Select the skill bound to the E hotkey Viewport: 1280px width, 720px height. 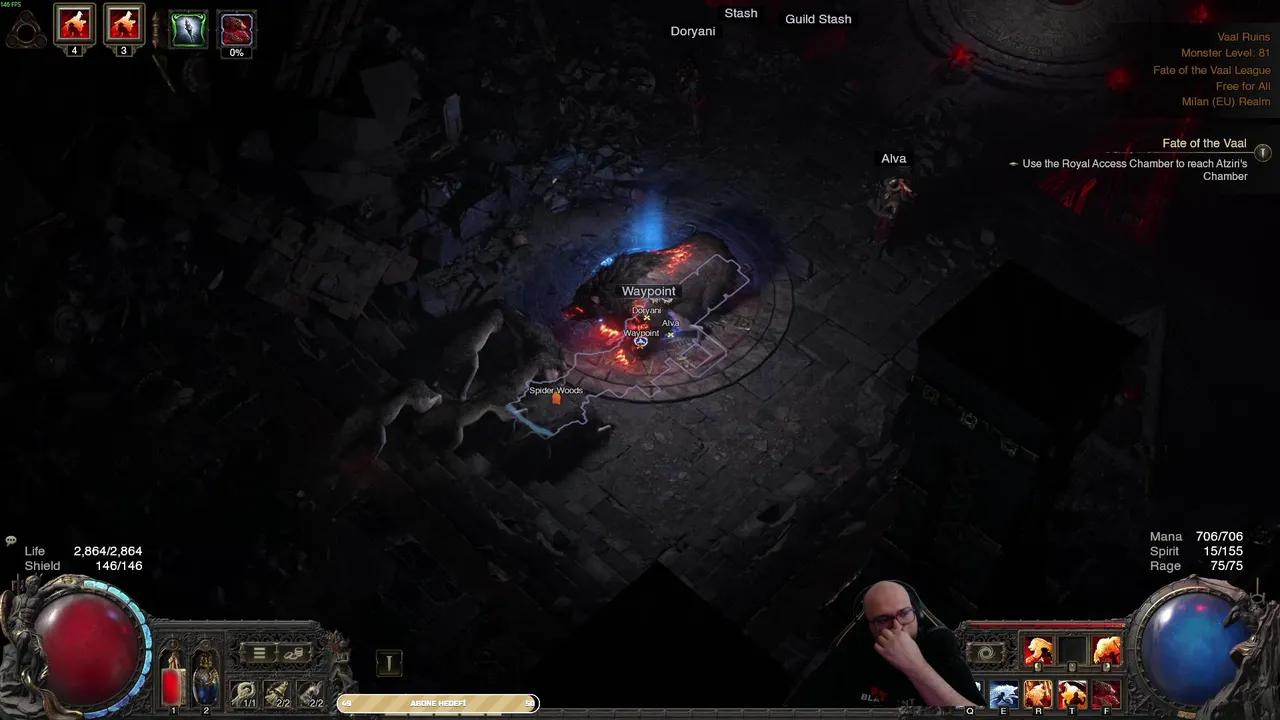click(x=1003, y=693)
